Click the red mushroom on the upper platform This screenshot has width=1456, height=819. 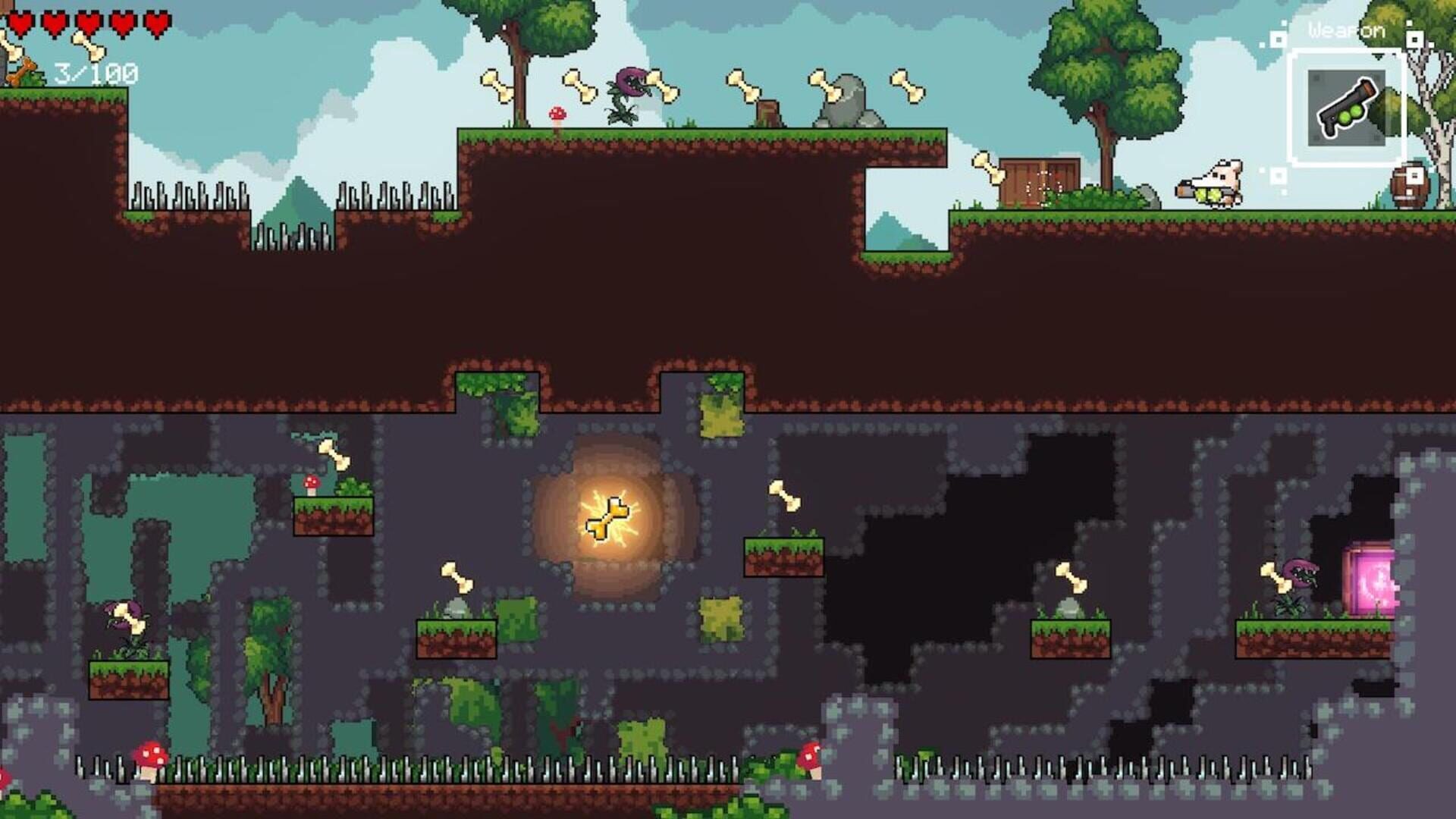tap(556, 114)
